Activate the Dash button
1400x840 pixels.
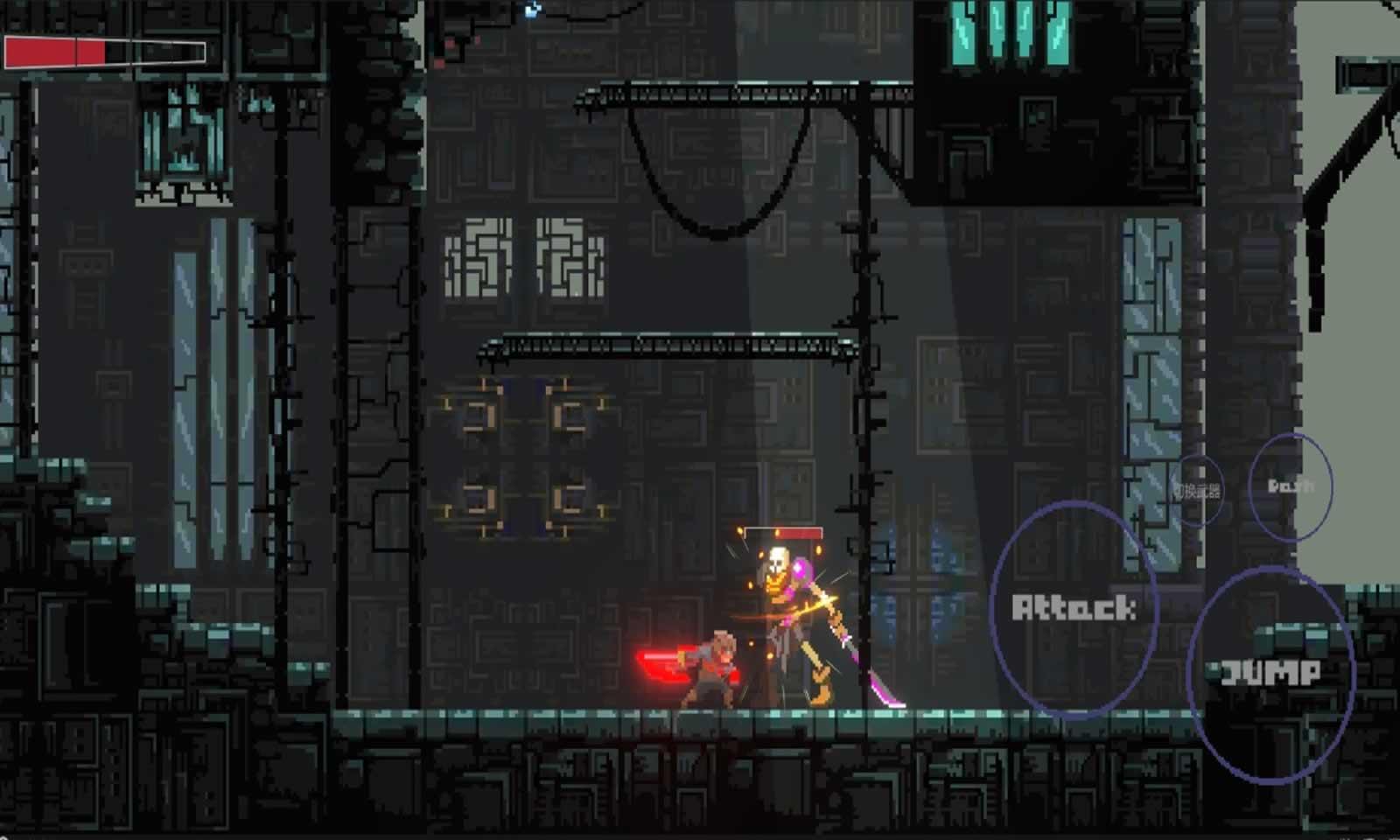(1291, 486)
